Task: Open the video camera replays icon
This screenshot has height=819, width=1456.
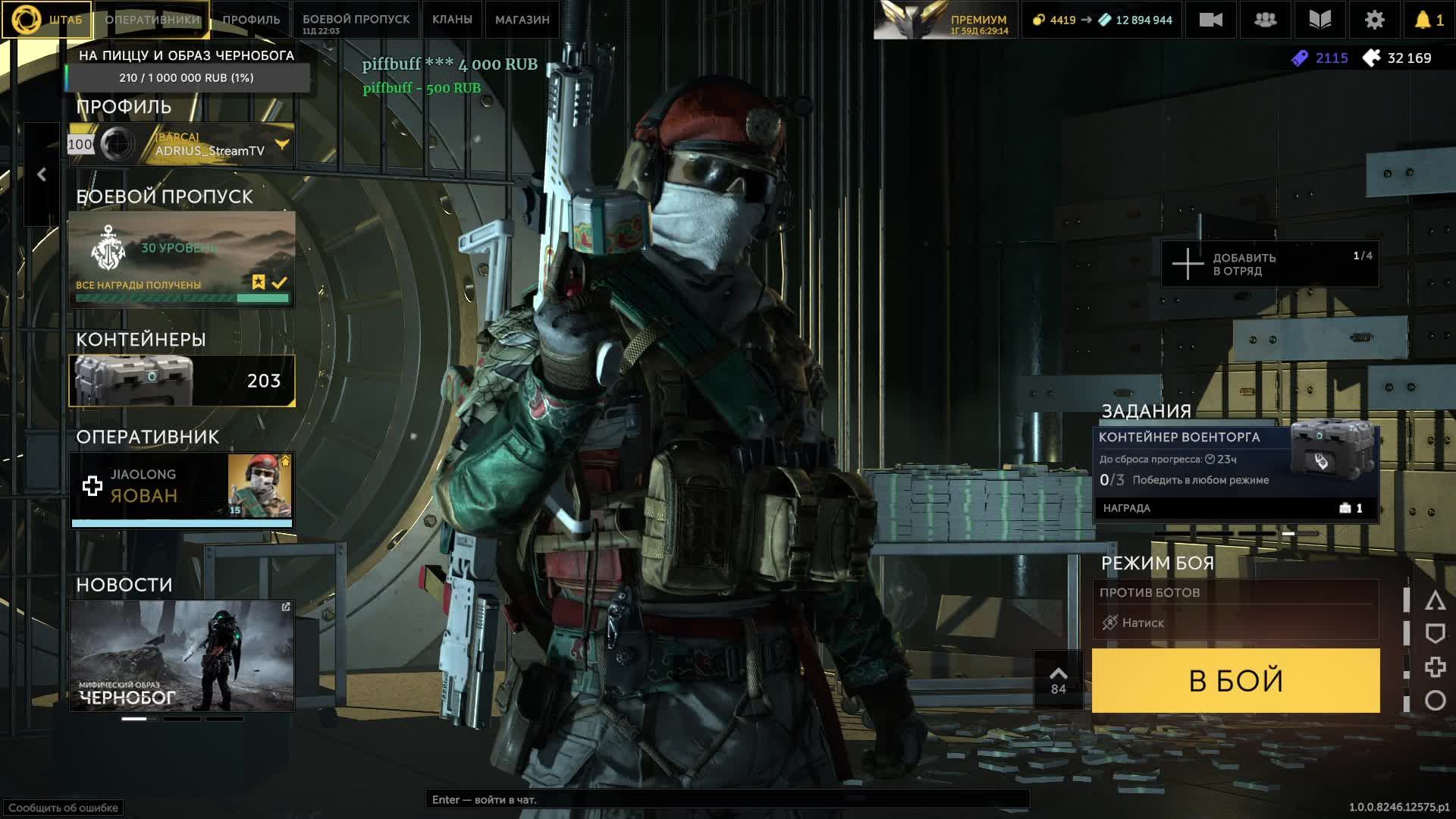Action: 1210,20
